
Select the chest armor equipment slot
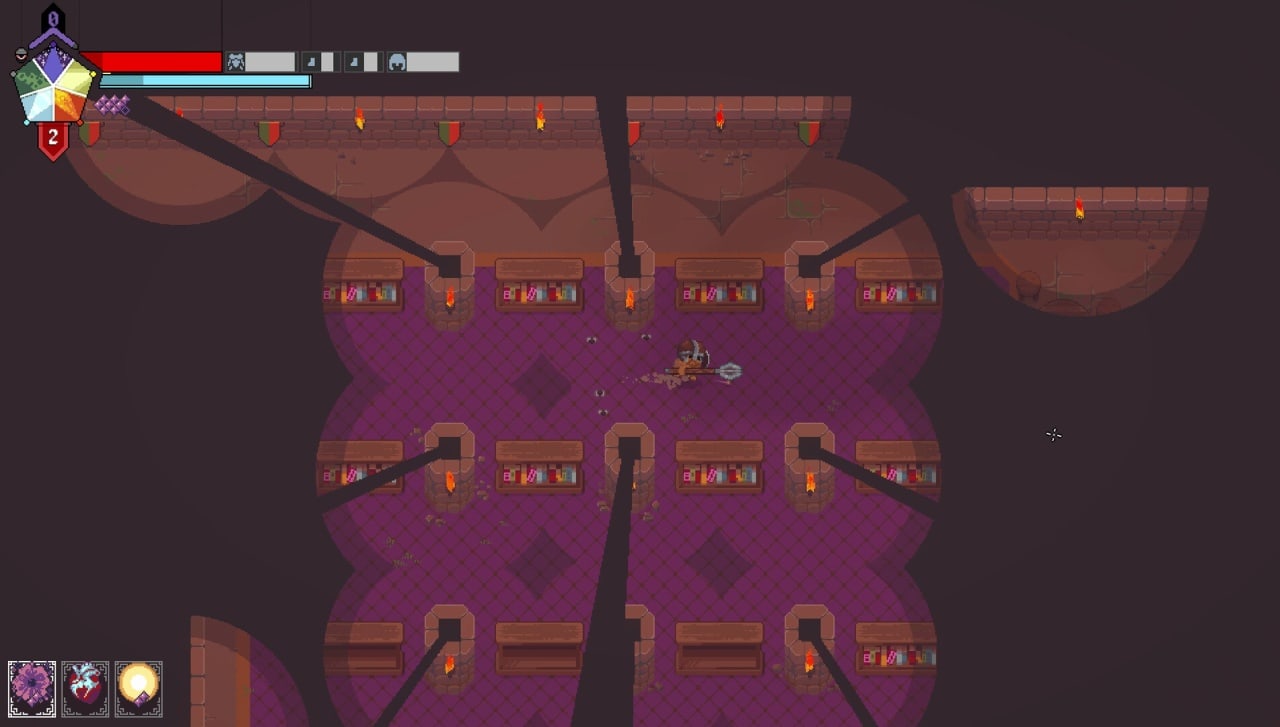[x=236, y=63]
